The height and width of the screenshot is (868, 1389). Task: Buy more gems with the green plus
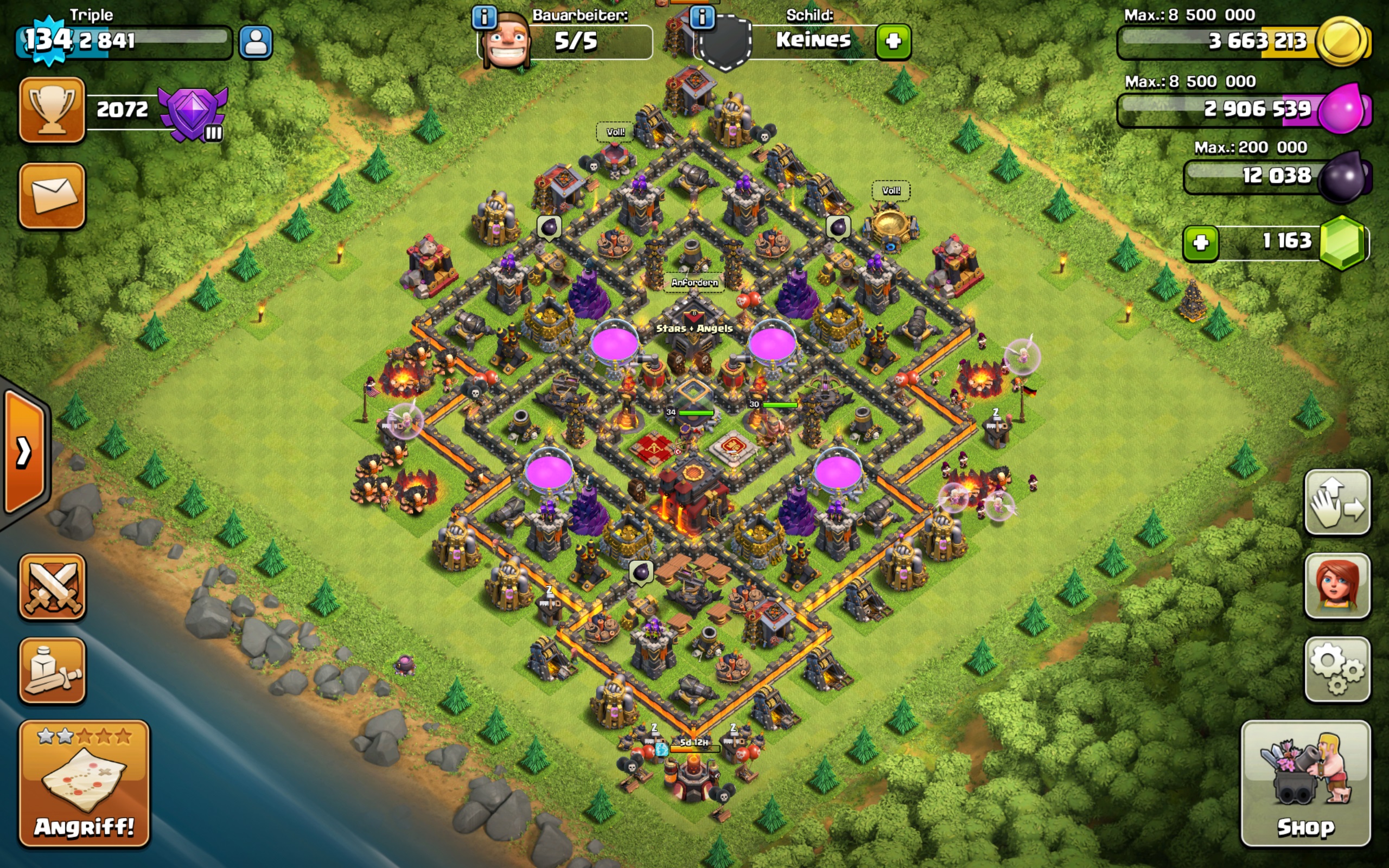[1200, 243]
